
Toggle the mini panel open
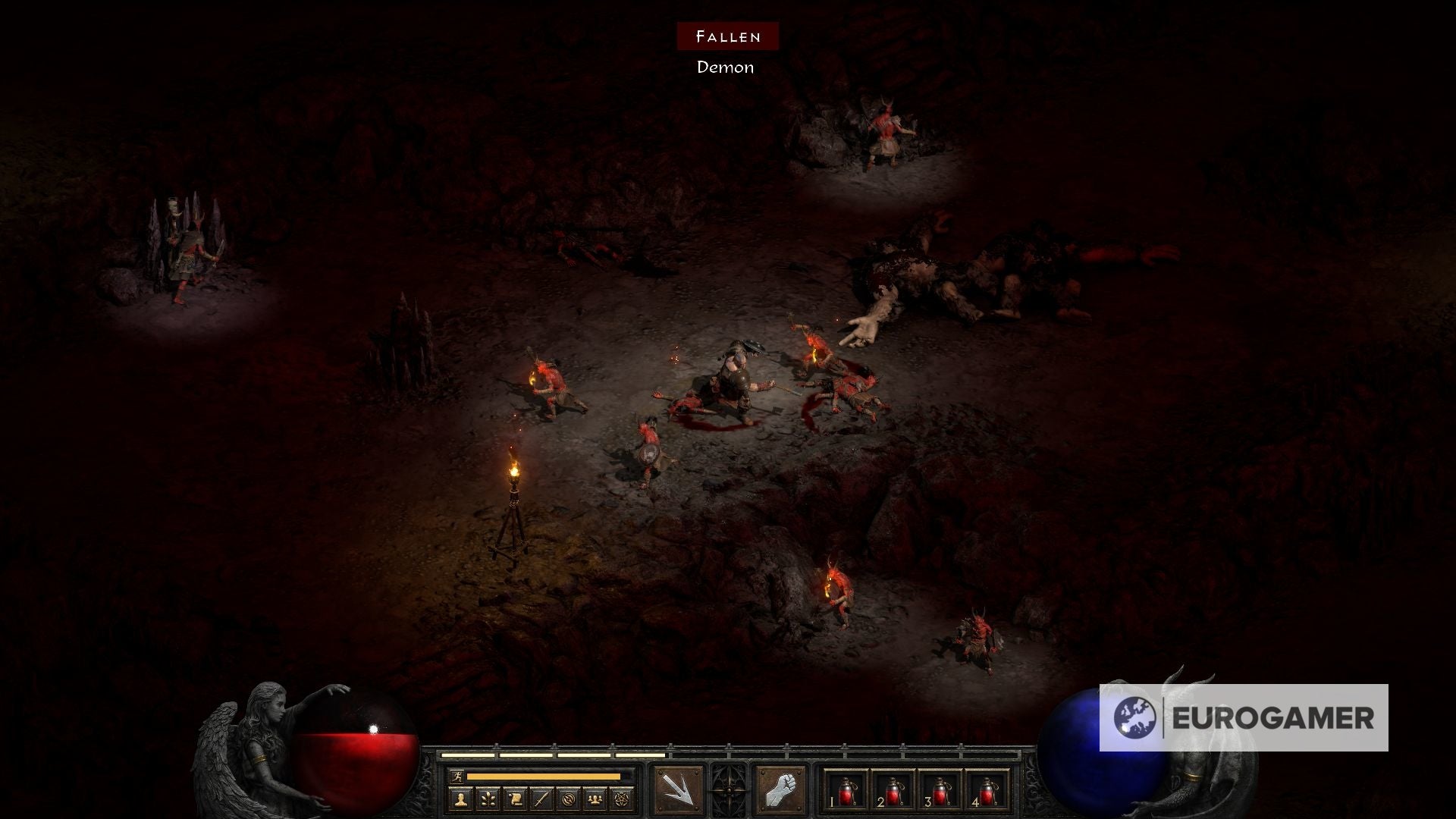tap(729, 792)
